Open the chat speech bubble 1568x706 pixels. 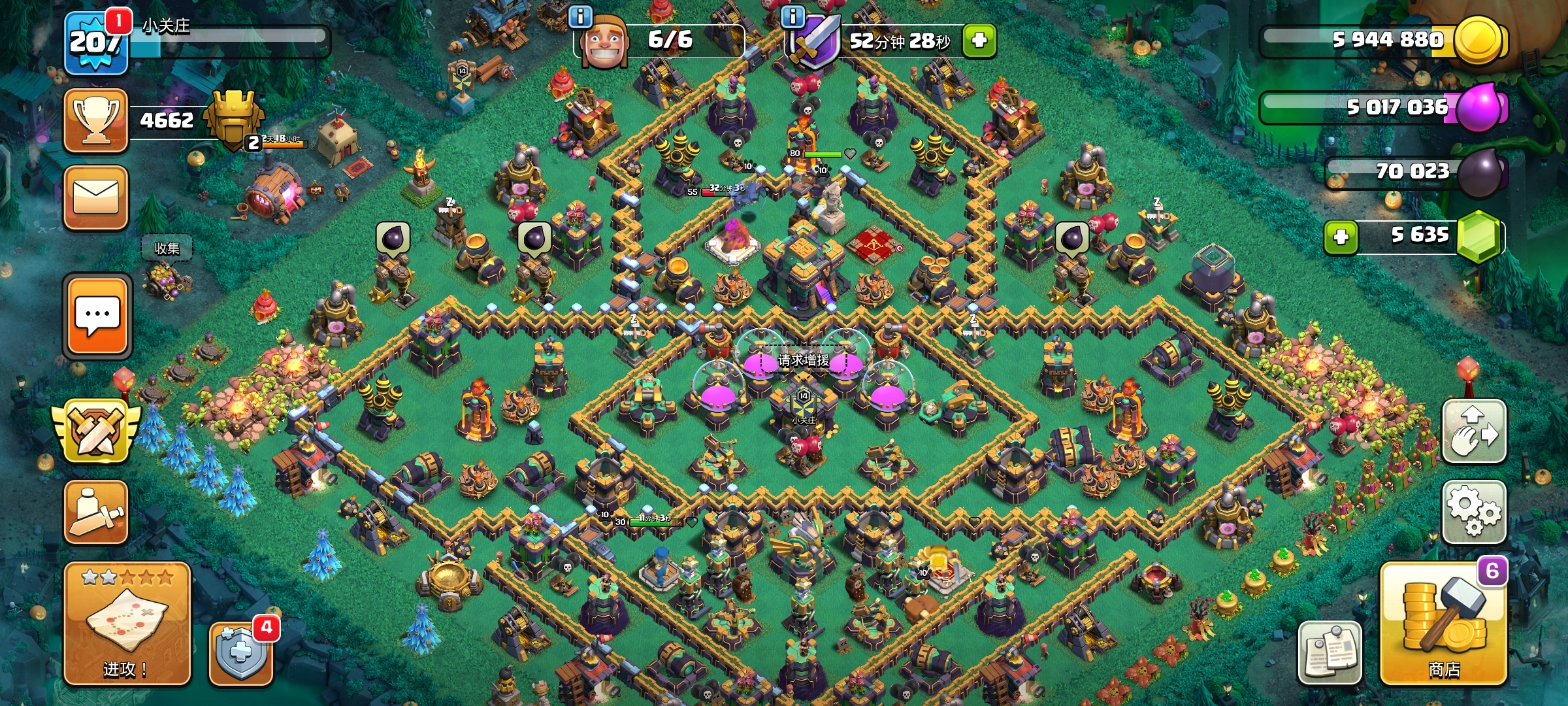(97, 316)
